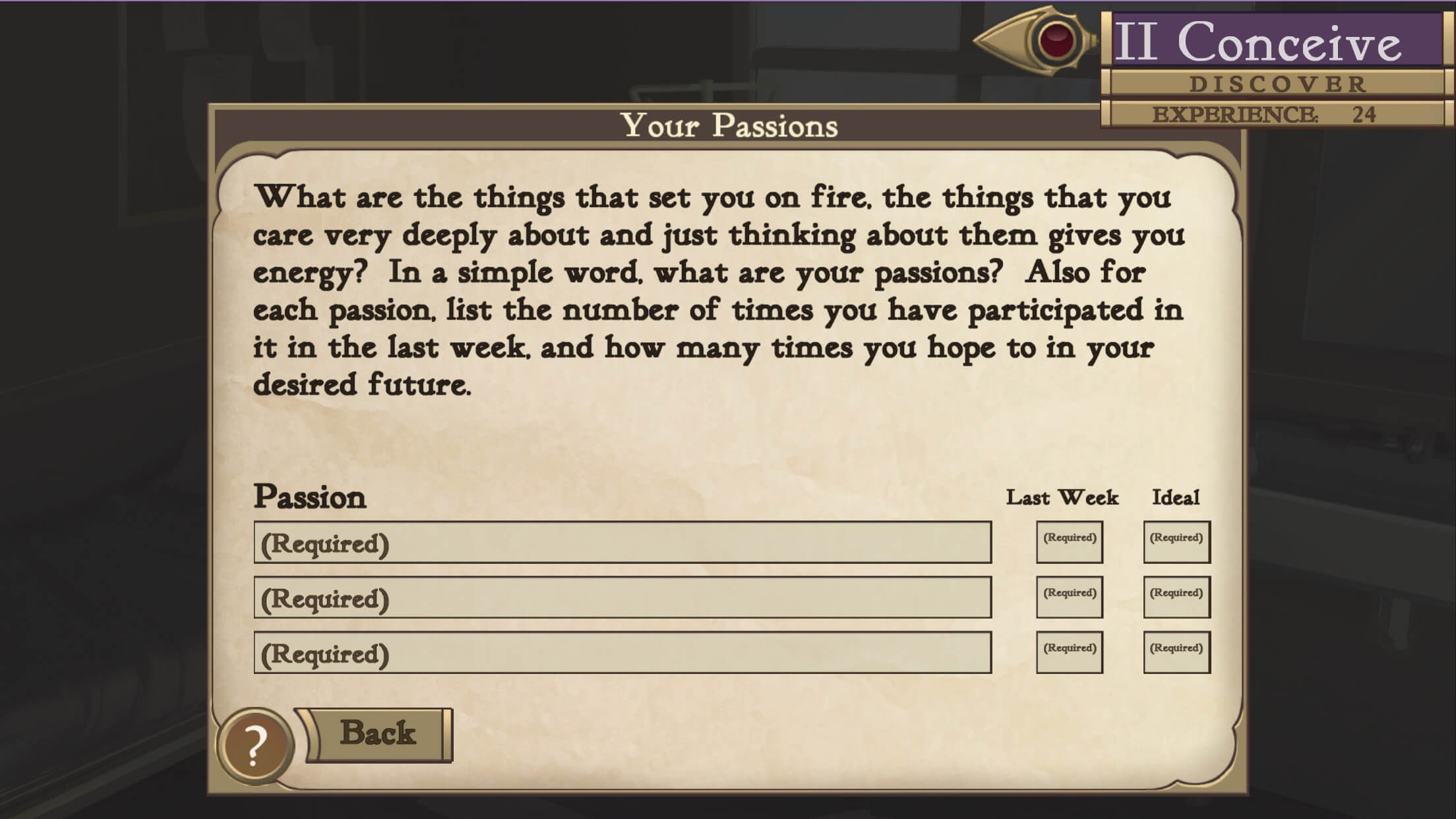Select the first row's Ideal field

pyautogui.click(x=1176, y=542)
